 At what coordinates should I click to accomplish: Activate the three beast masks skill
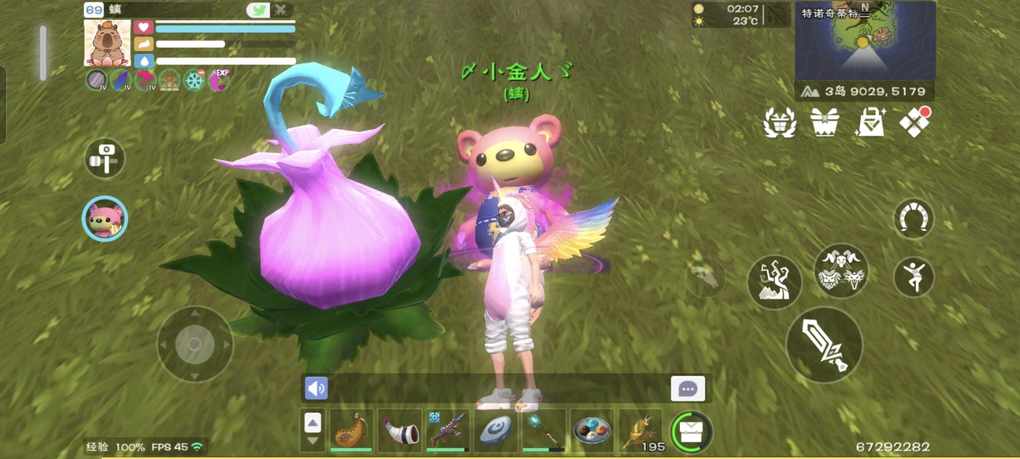841,271
